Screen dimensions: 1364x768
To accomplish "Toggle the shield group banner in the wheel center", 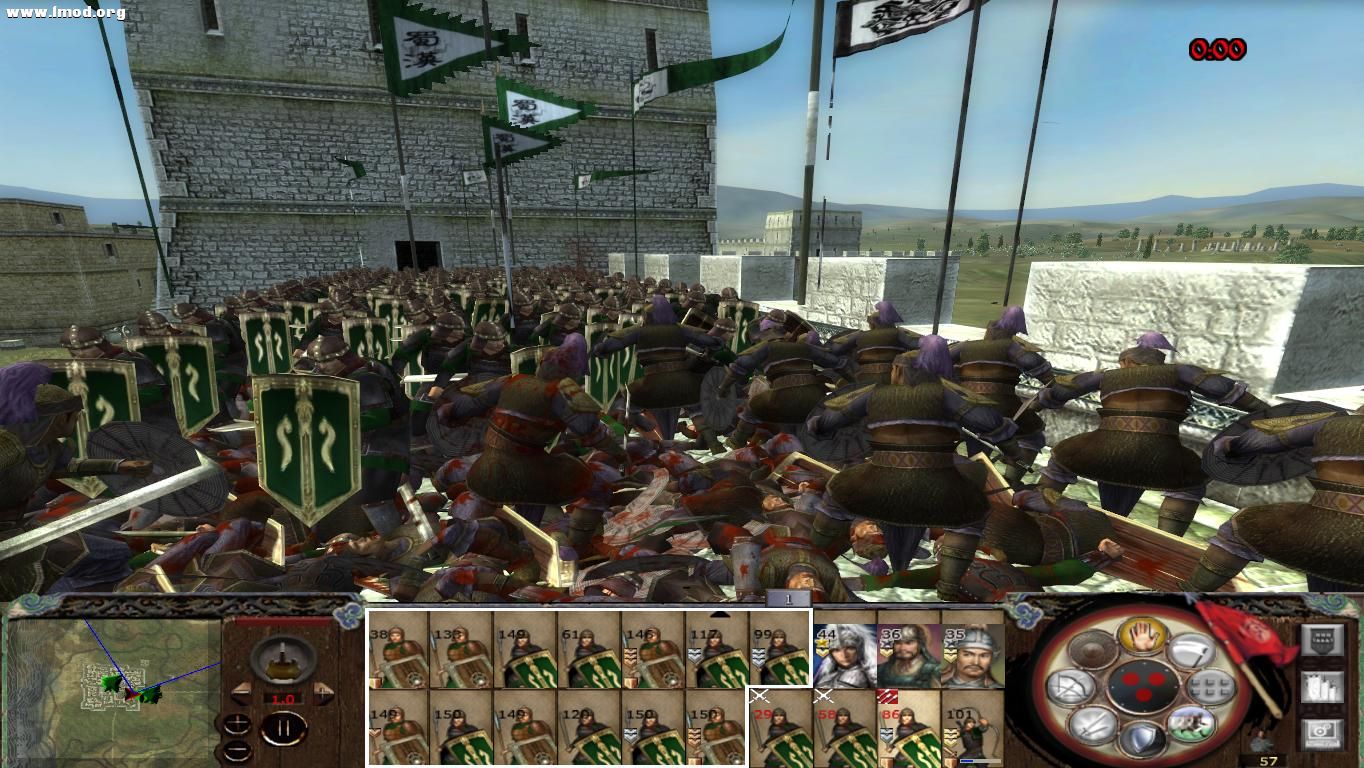I will [1144, 687].
